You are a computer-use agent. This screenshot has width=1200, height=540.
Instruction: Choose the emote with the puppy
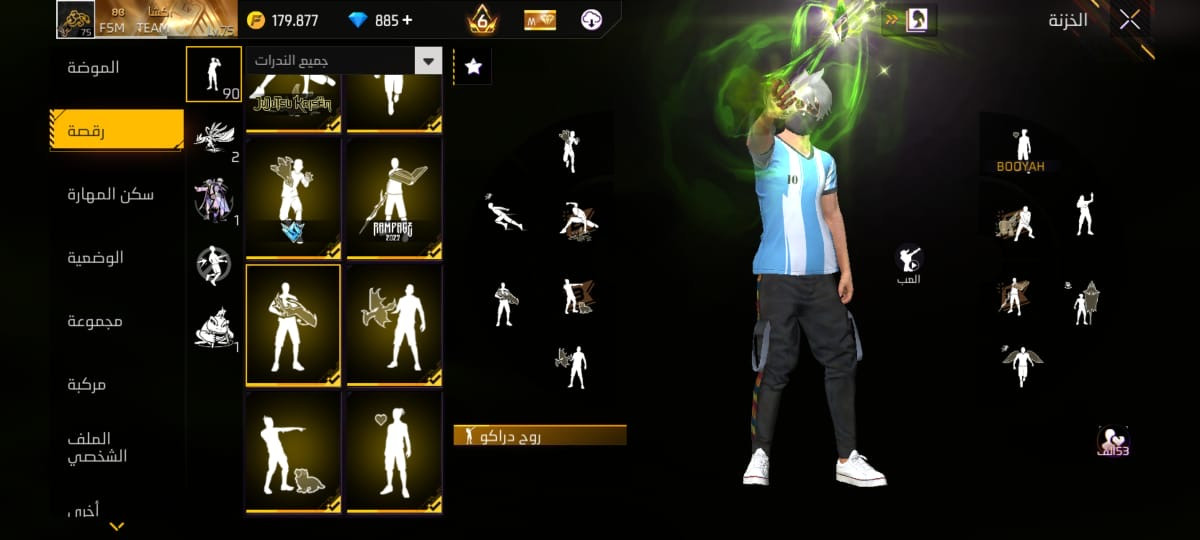292,452
